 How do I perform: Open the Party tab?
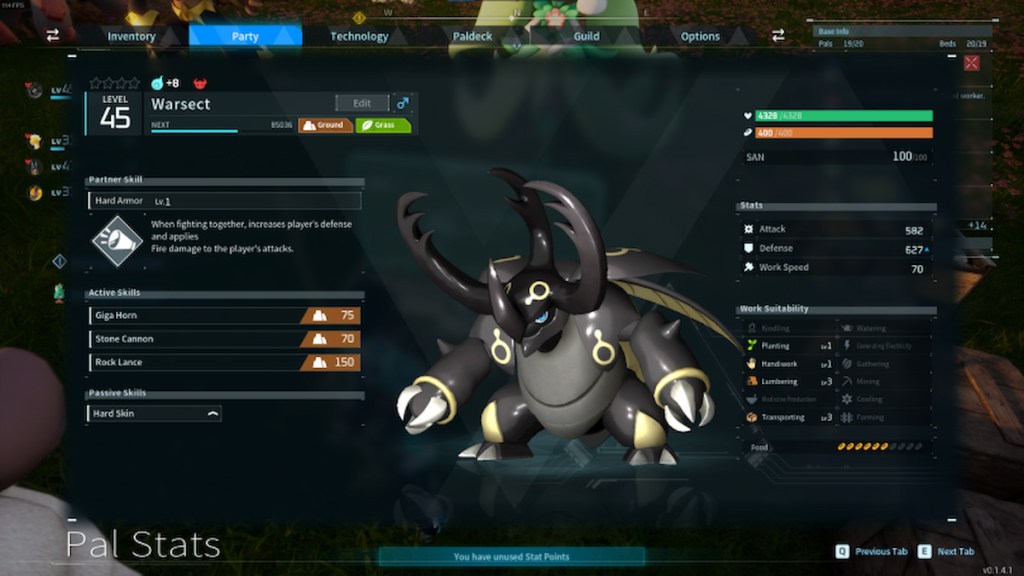[x=245, y=36]
